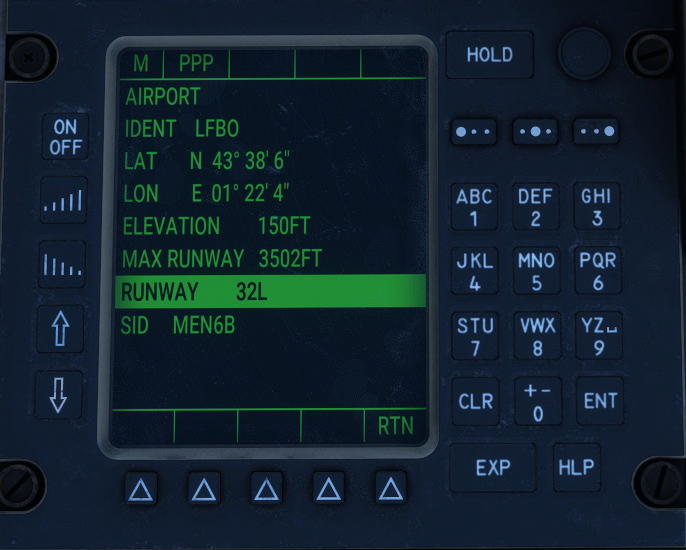
Task: Choose the JKL 4 keypad key
Action: coord(474,271)
